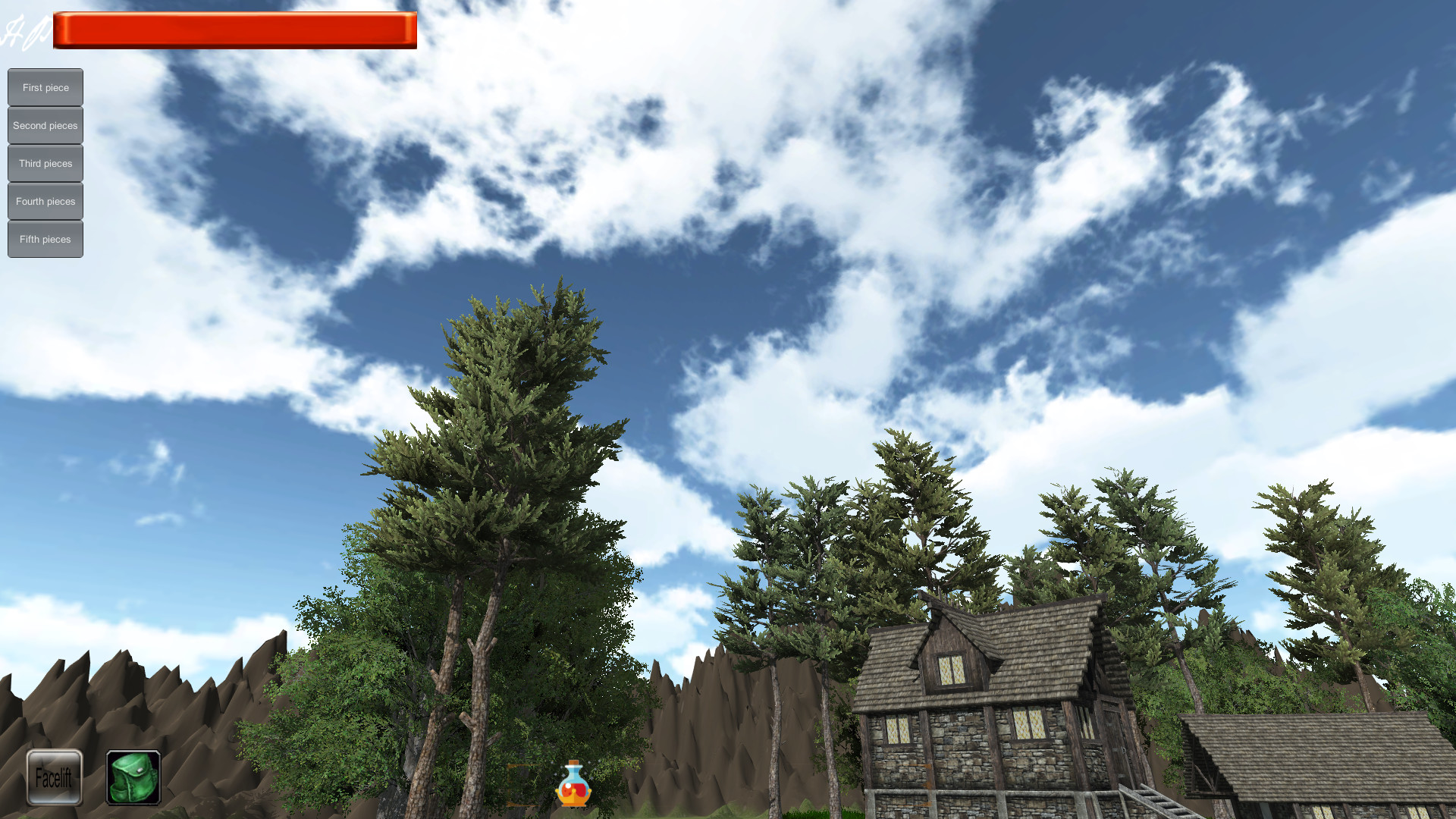Select Fourth pieces from the side panel
Viewport: 1456px width, 819px height.
[45, 201]
